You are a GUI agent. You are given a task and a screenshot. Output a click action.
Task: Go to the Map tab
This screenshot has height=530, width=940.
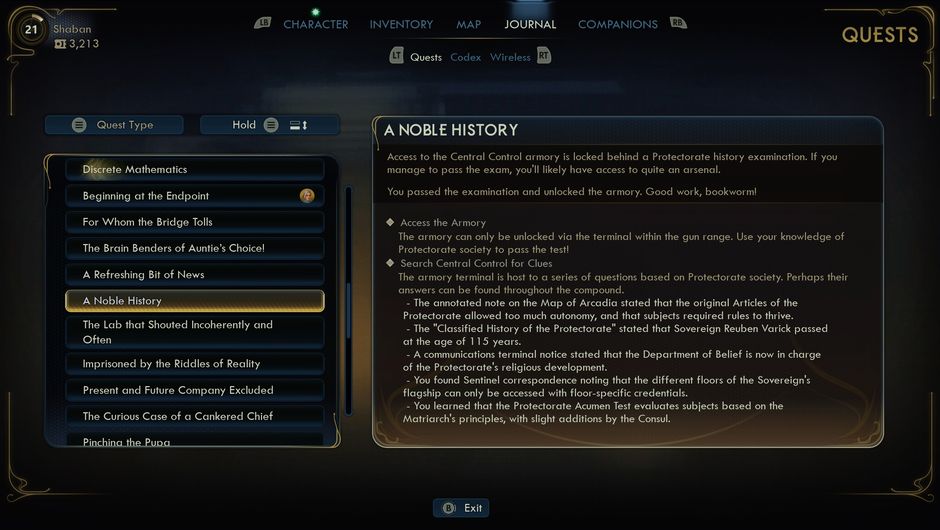point(468,24)
